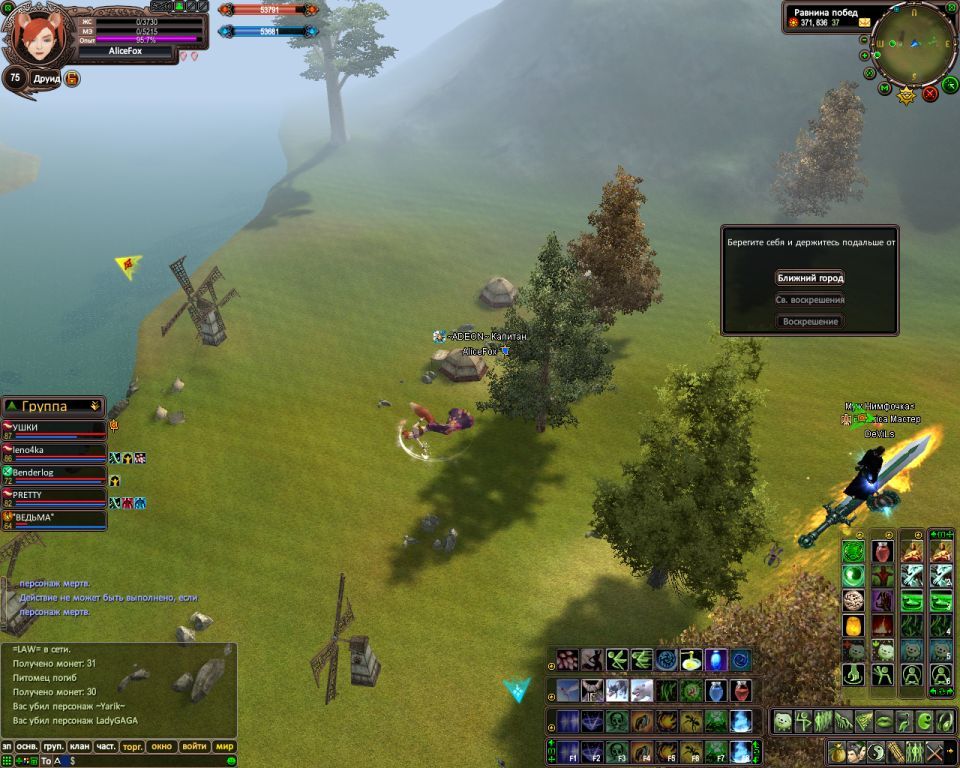Screen dimensions: 960x768
Task: Select party member УШКИ
Action: point(55,427)
